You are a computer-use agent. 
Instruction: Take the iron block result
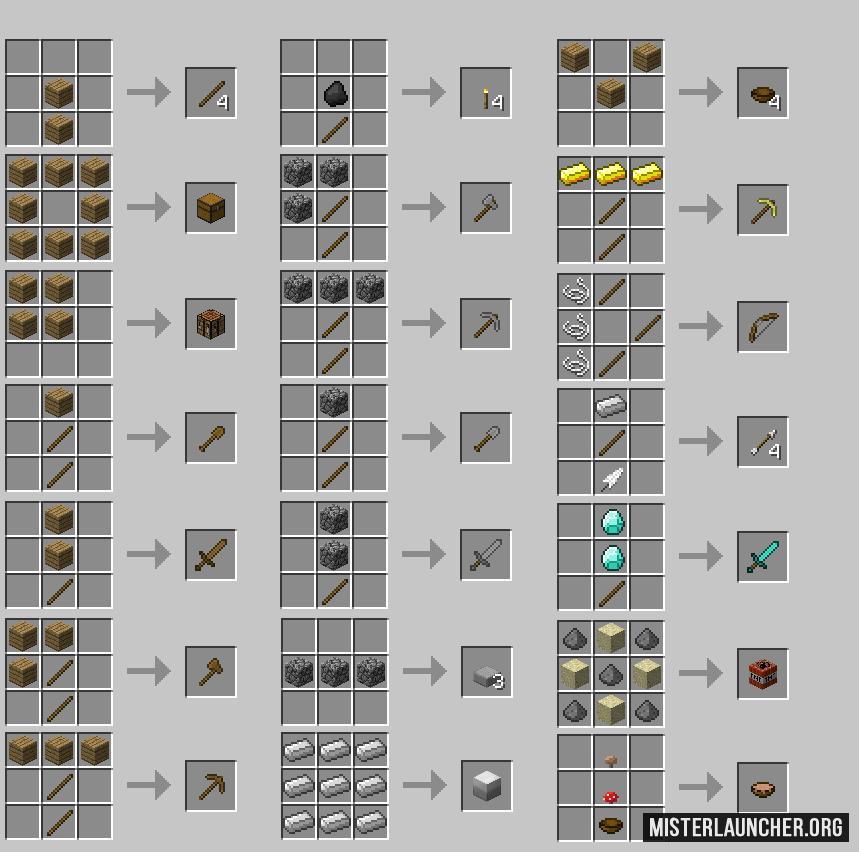(486, 786)
